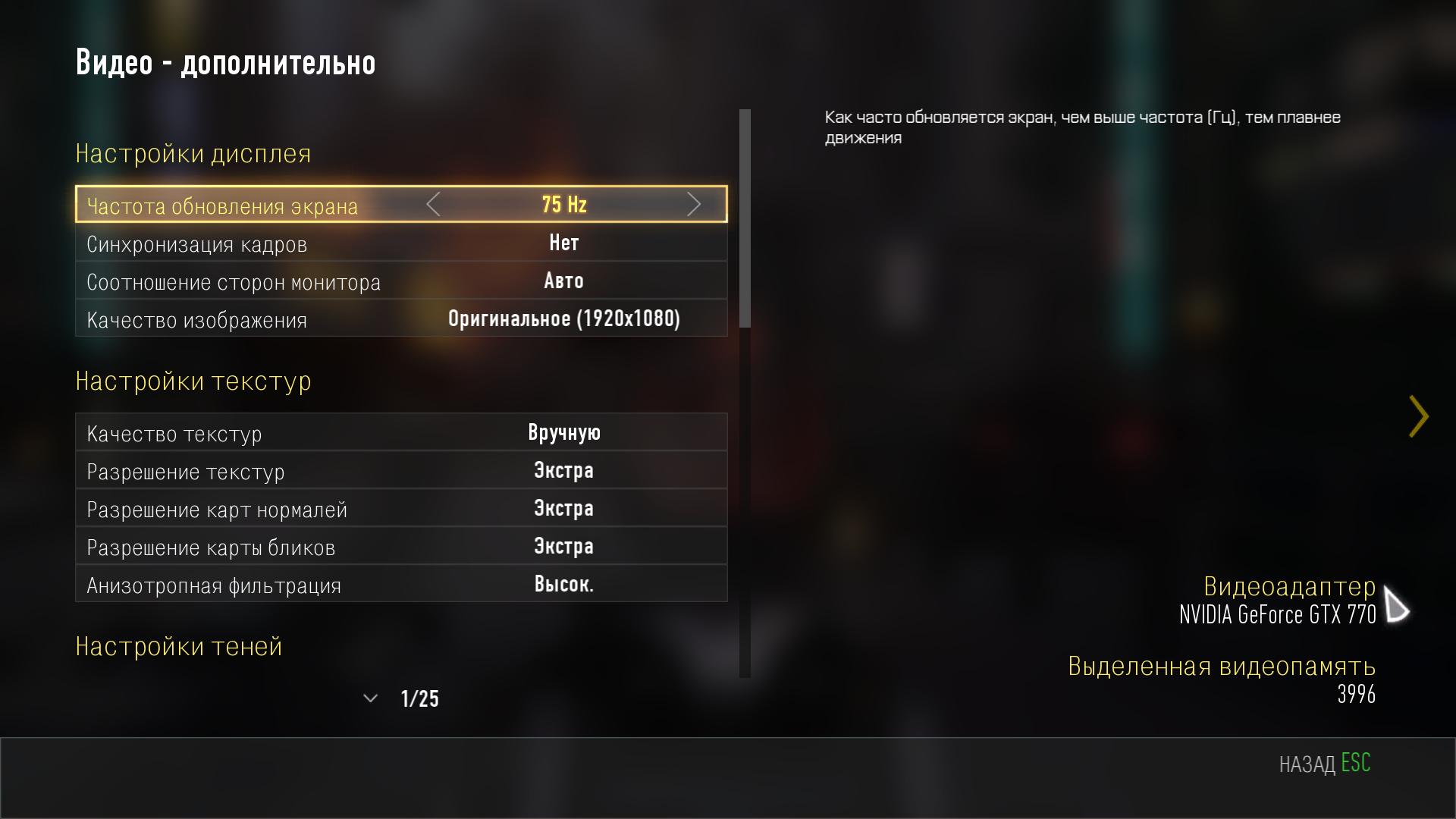Pick the Анизотропная фильтрация row
The width and height of the screenshot is (1456, 819).
400,585
